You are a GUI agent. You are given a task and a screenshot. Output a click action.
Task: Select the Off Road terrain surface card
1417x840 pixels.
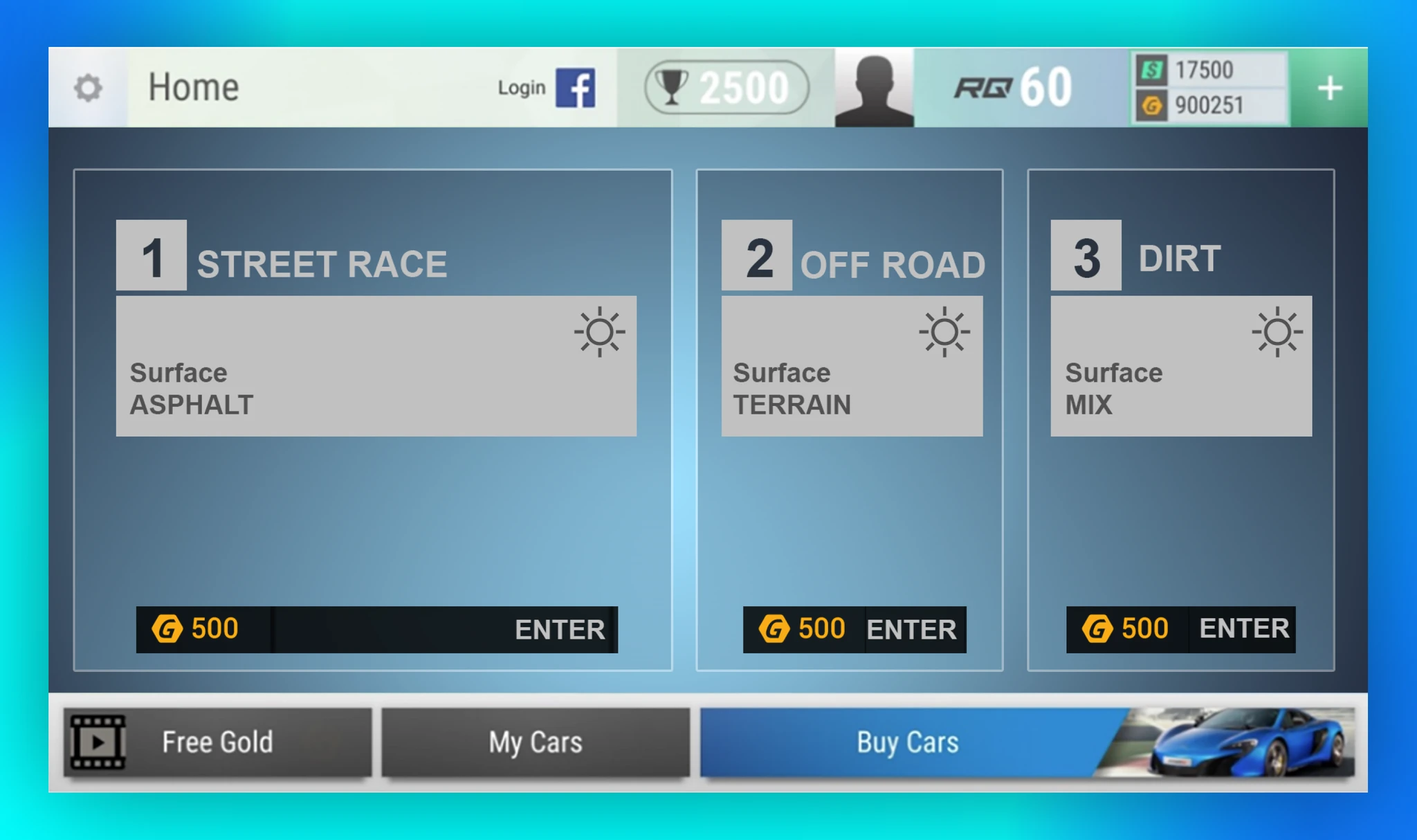click(x=852, y=366)
